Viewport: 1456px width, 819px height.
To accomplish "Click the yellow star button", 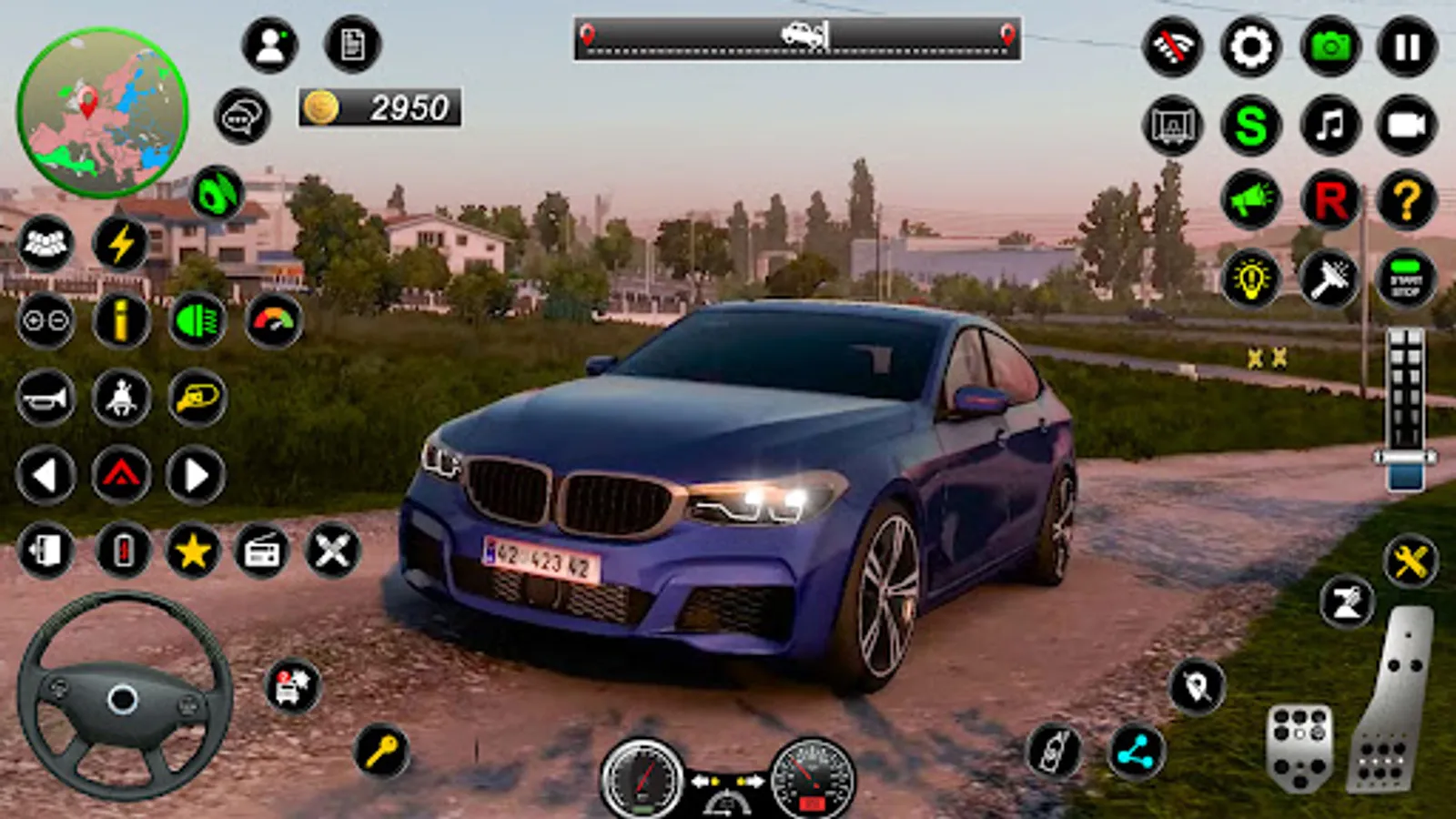I will point(193,551).
